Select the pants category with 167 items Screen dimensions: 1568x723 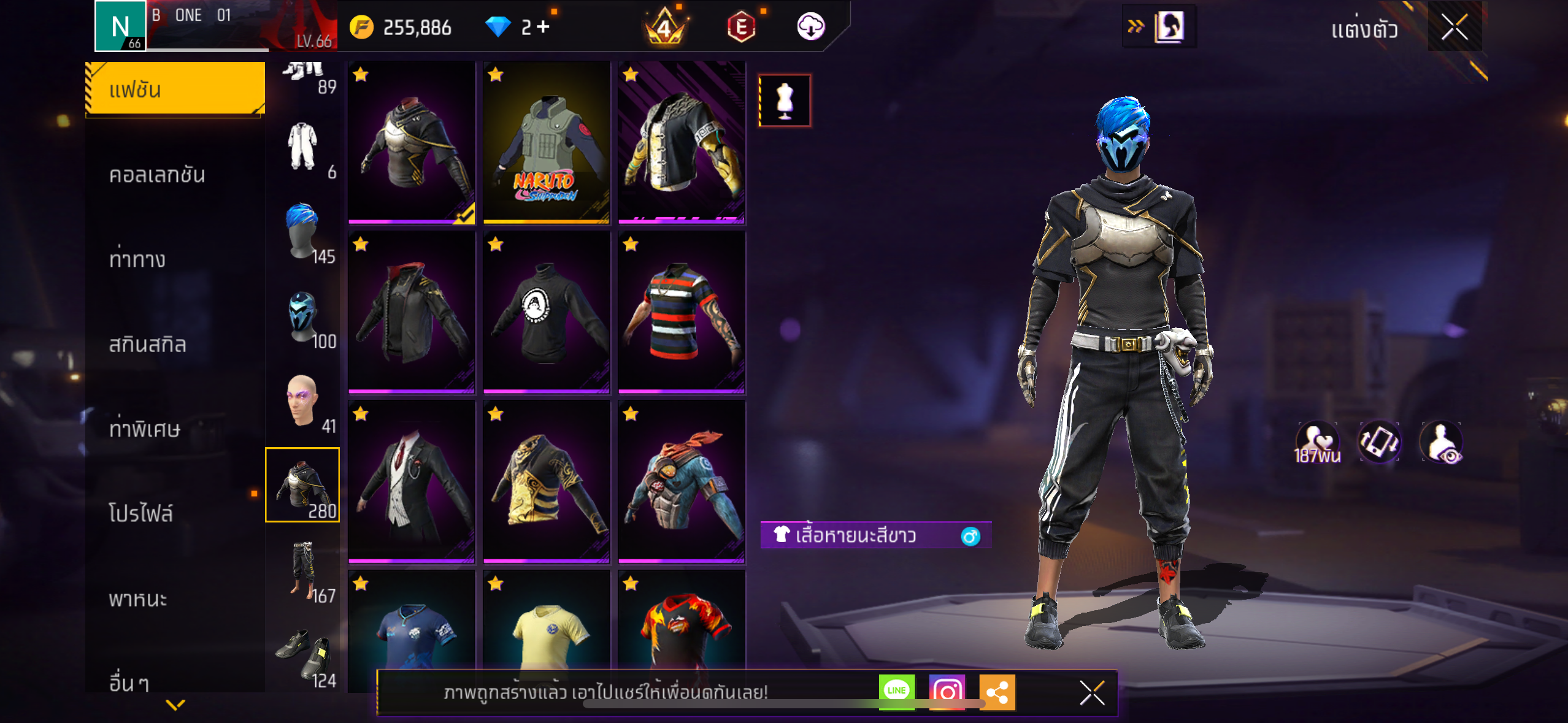click(302, 570)
